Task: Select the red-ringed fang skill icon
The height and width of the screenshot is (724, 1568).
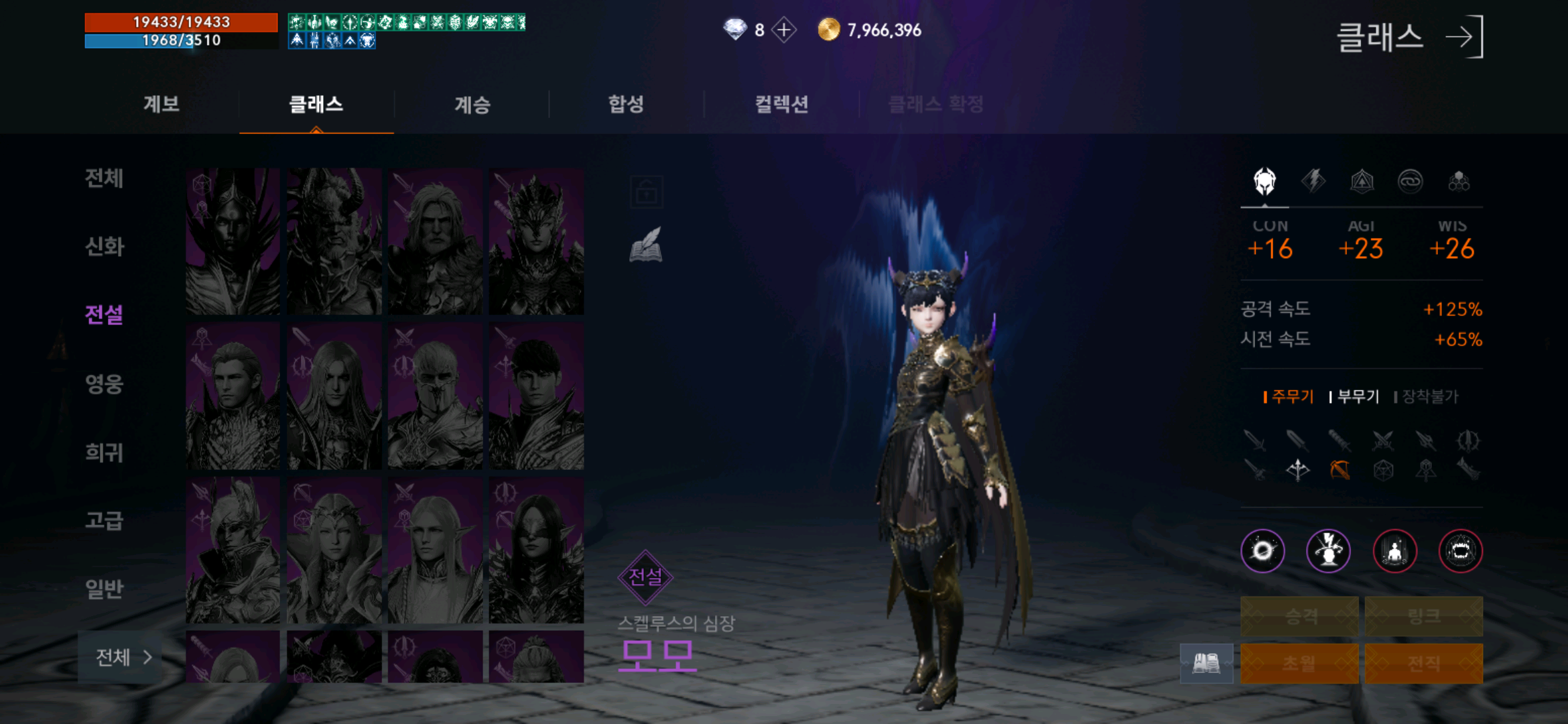Action: tap(1462, 552)
